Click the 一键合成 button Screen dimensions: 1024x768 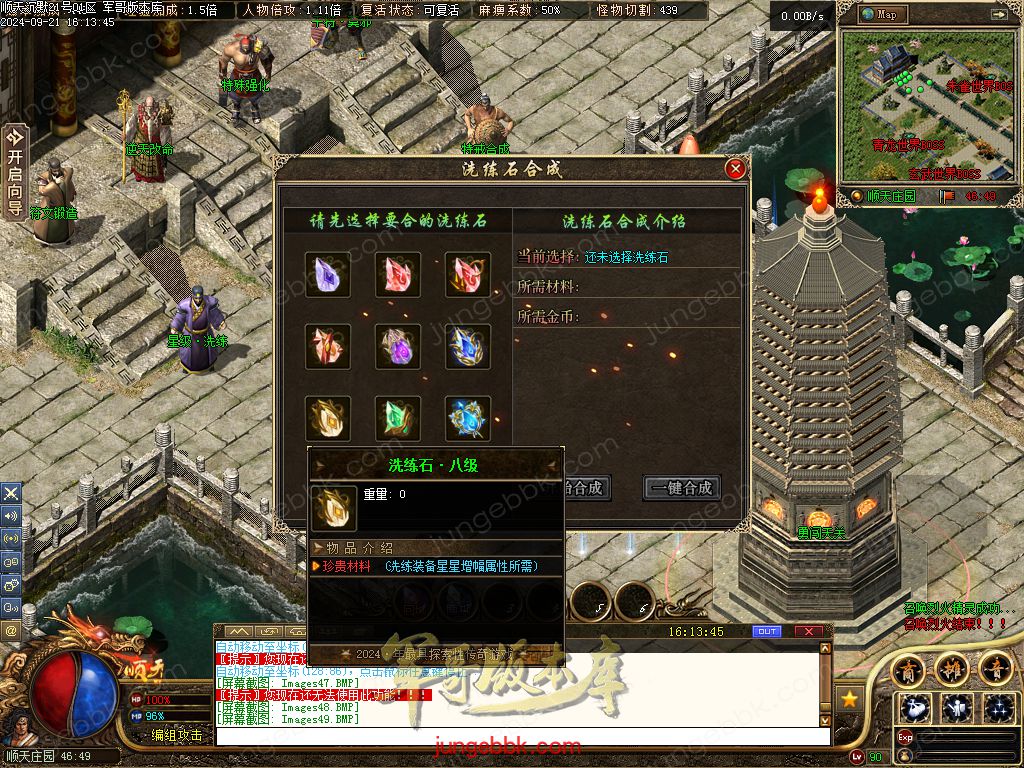click(x=682, y=488)
